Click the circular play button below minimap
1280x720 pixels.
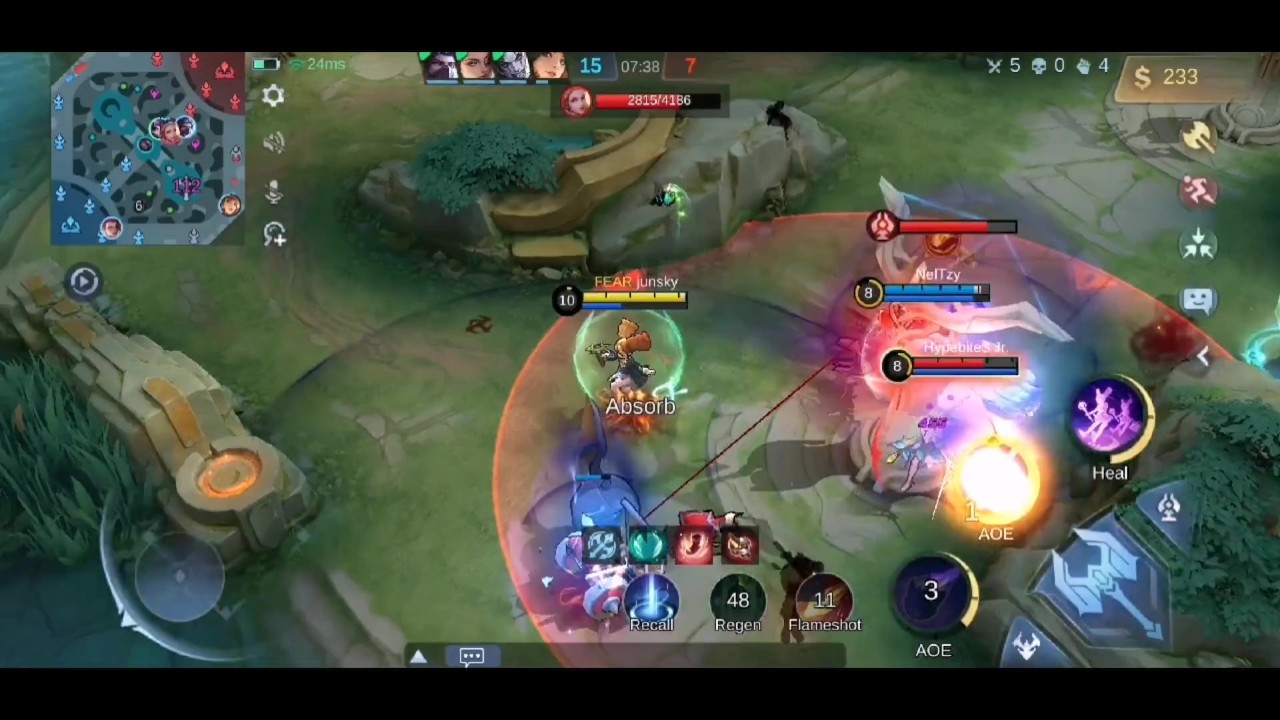[84, 281]
